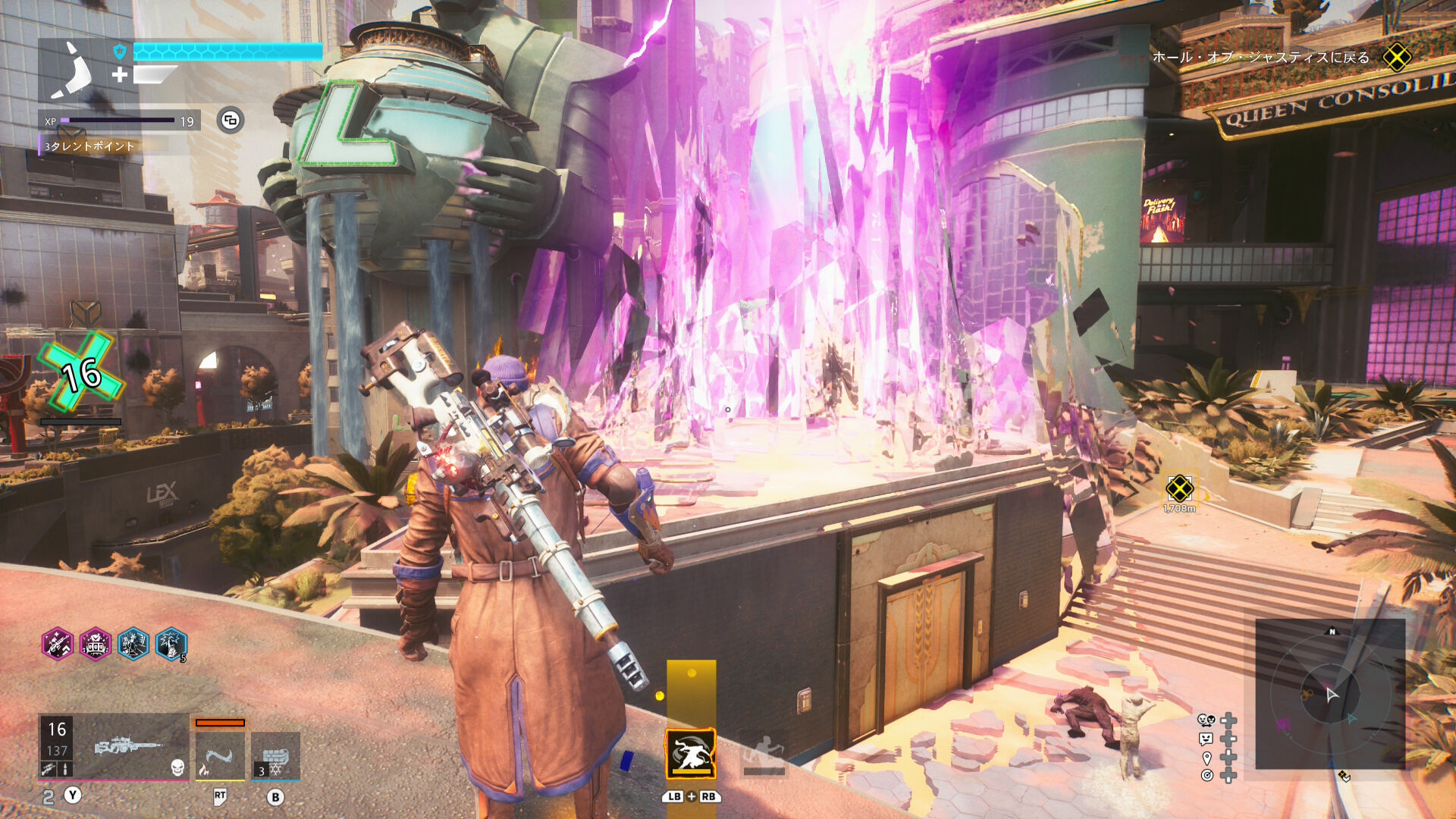This screenshot has height=819, width=1456.
Task: Inspect the pink slot machine buff icon
Action: tap(96, 645)
